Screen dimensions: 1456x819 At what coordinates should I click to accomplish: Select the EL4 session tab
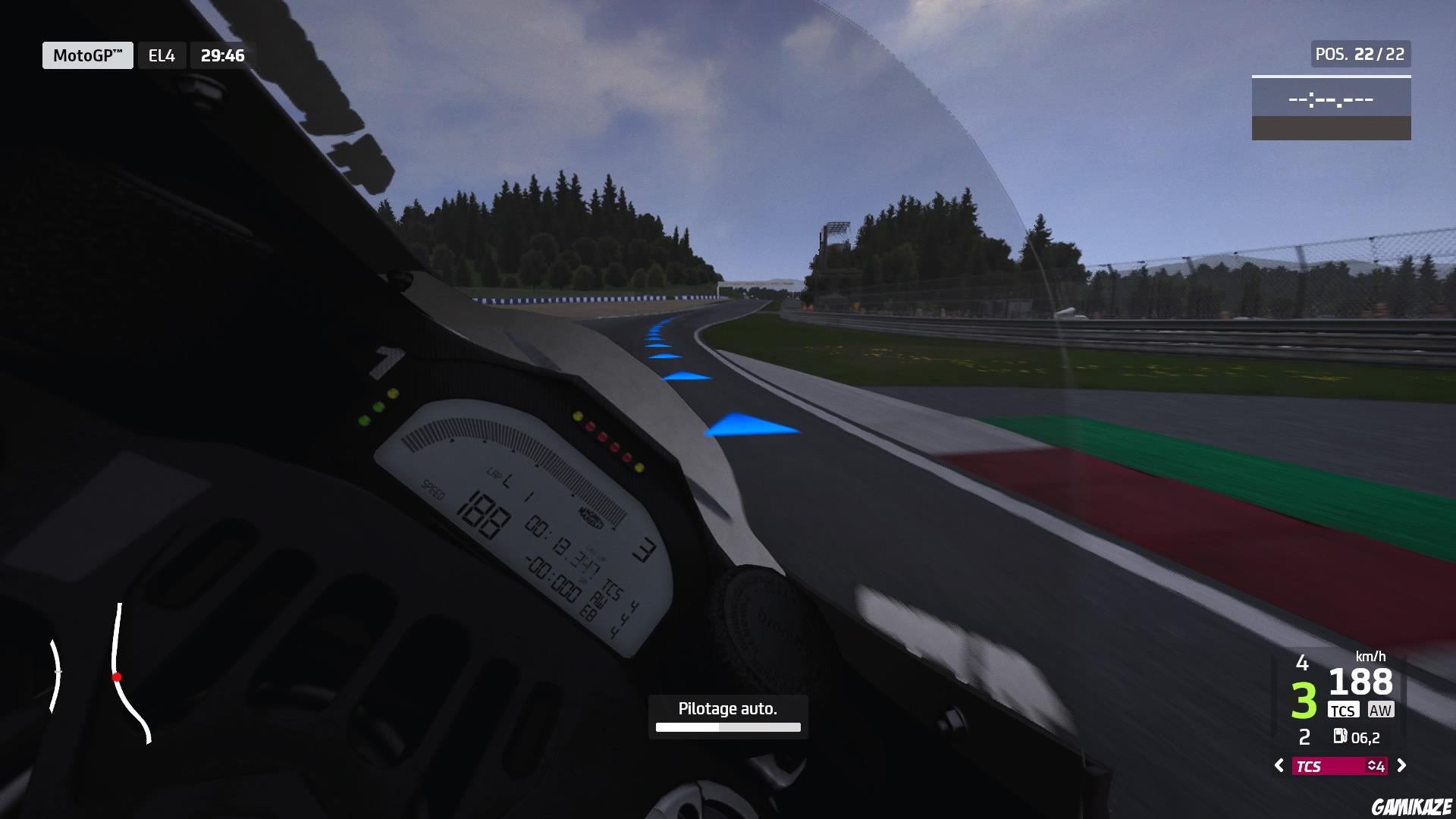pos(161,54)
